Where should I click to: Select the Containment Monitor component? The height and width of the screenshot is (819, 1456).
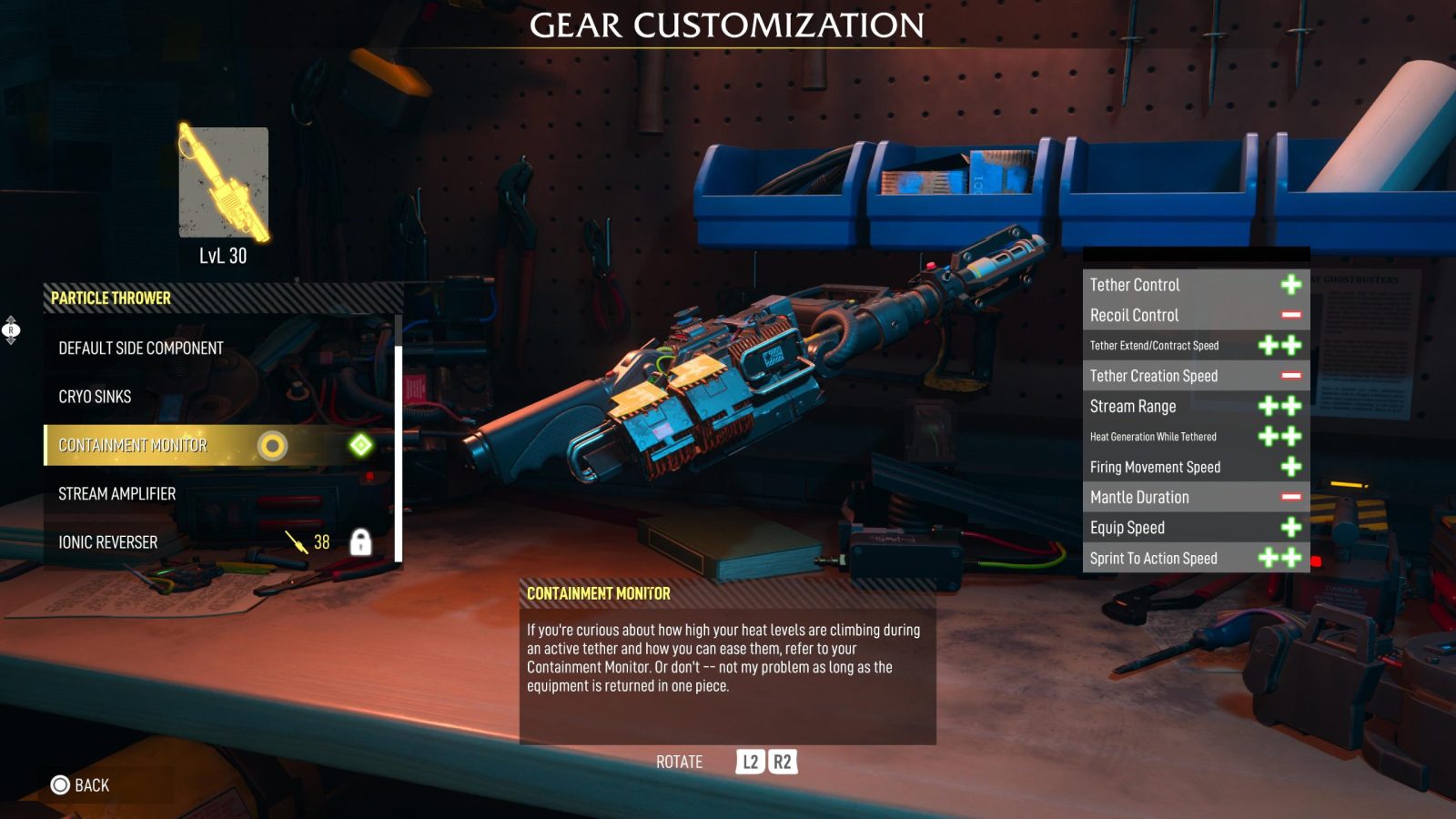tap(134, 445)
